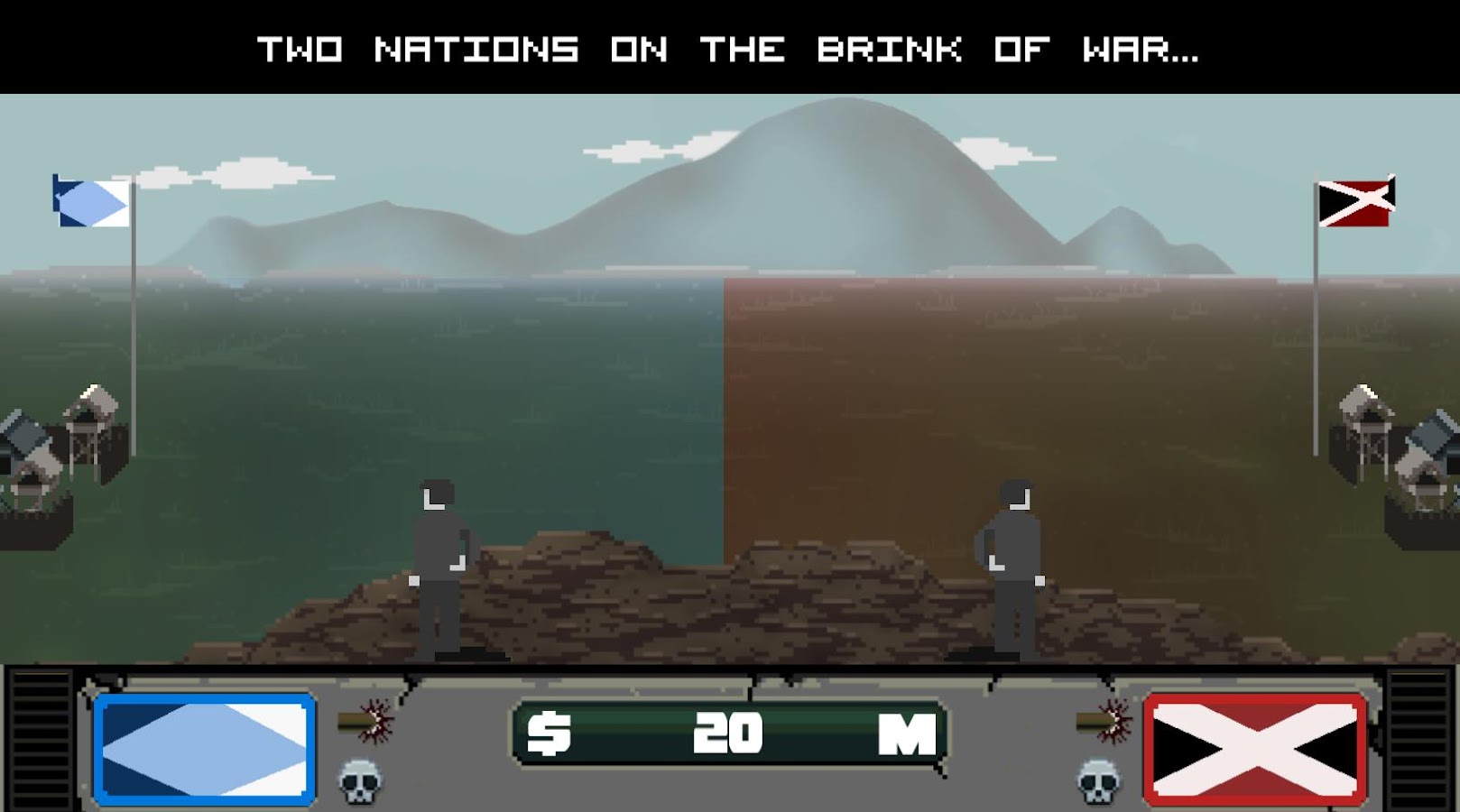The width and height of the screenshot is (1460, 812).
Task: Click the bullet icon beside the red flag
Action: [x=1092, y=719]
